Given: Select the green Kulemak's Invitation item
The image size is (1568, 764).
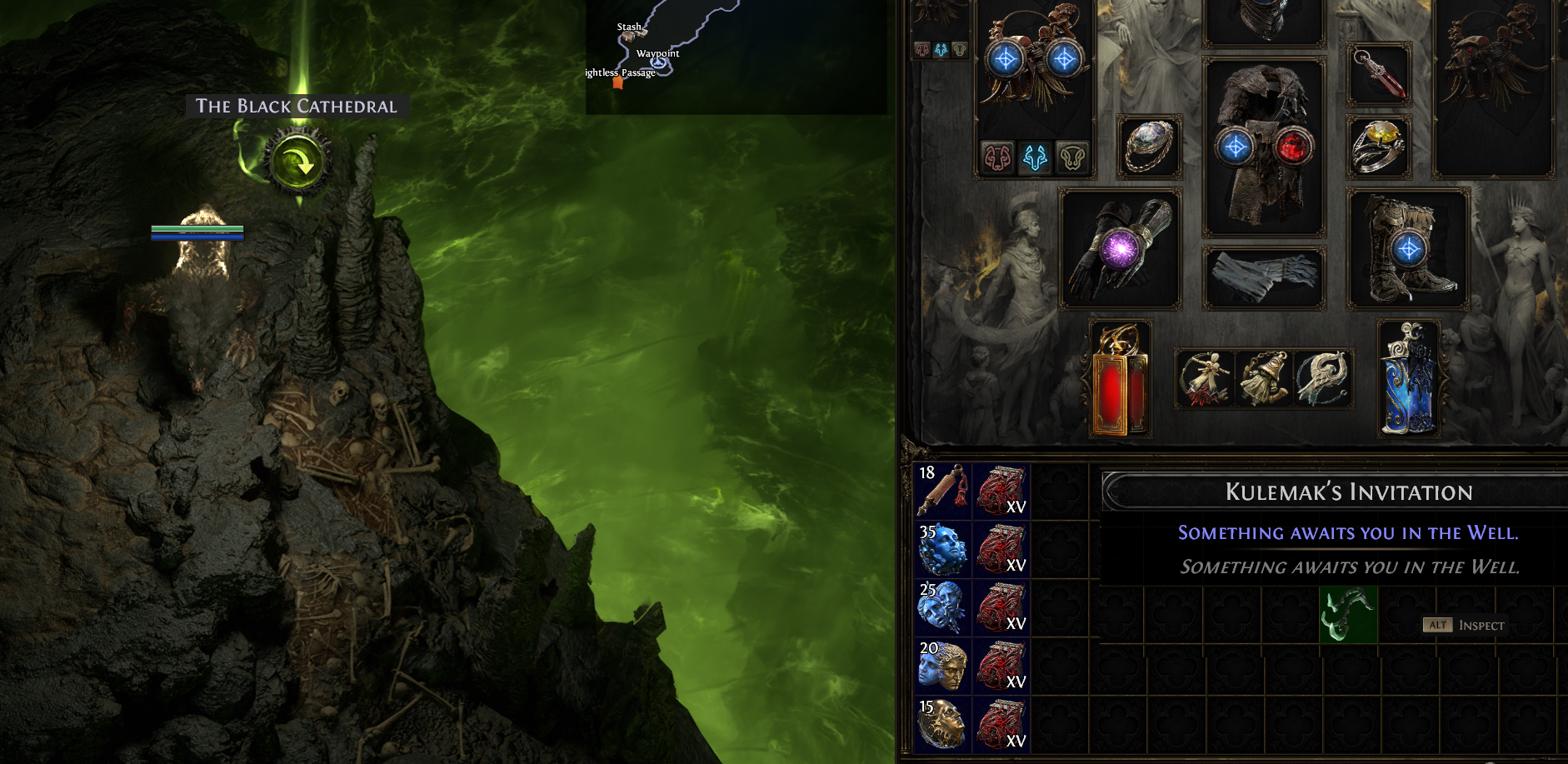Looking at the screenshot, I should click(x=1348, y=615).
